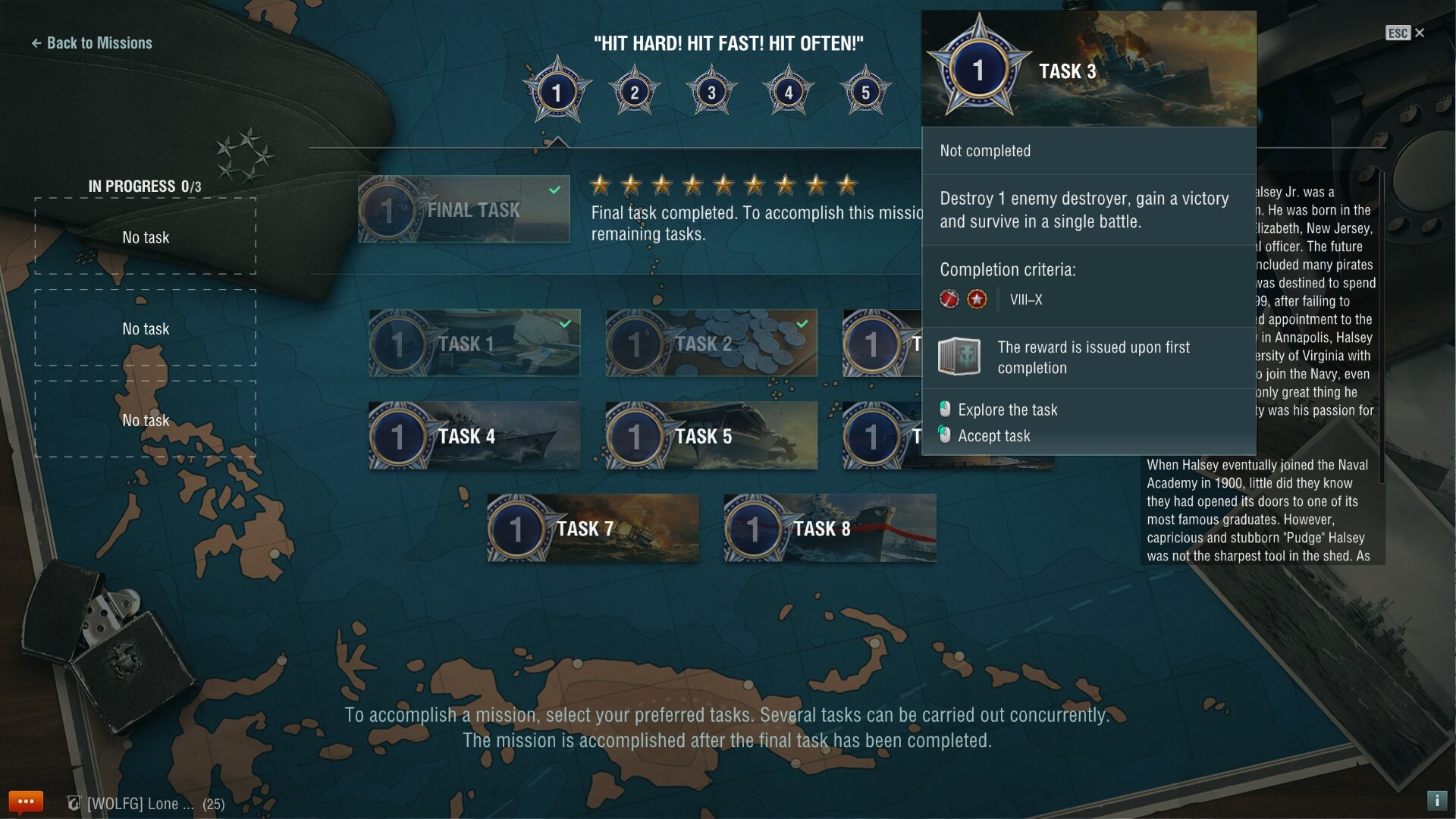Open the completed Task 1 tile
Viewport: 1456px width, 819px height.
coord(475,344)
